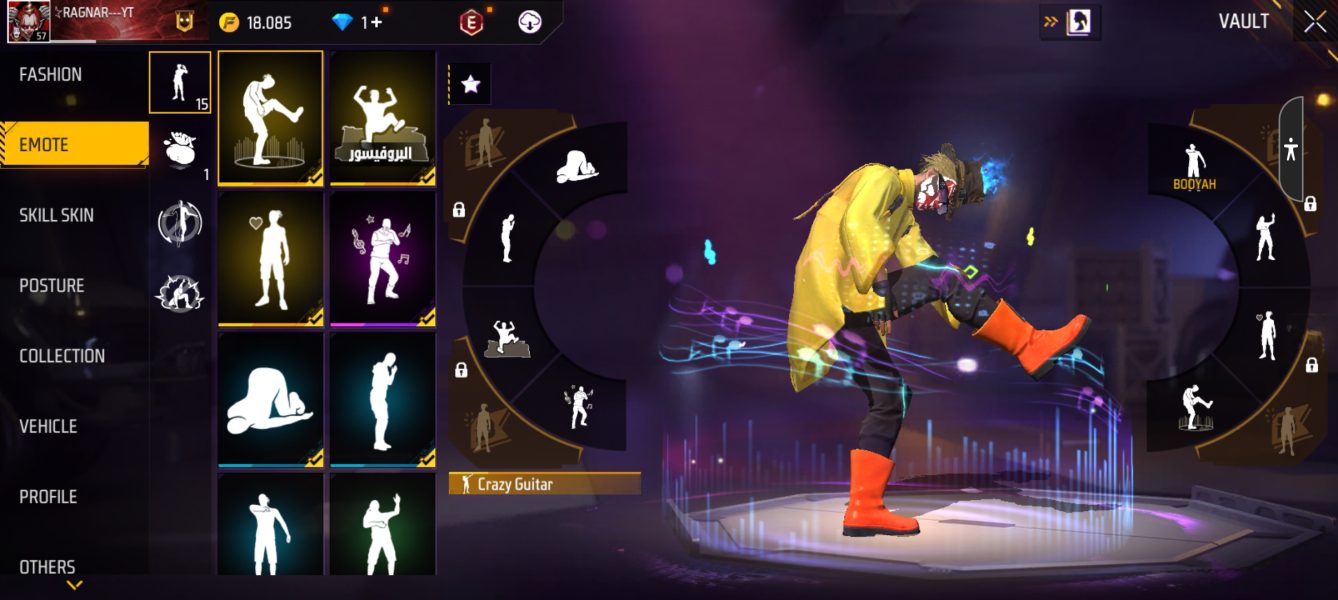Close the Vault screen
This screenshot has height=600, width=1338.
pyautogui.click(x=1314, y=22)
